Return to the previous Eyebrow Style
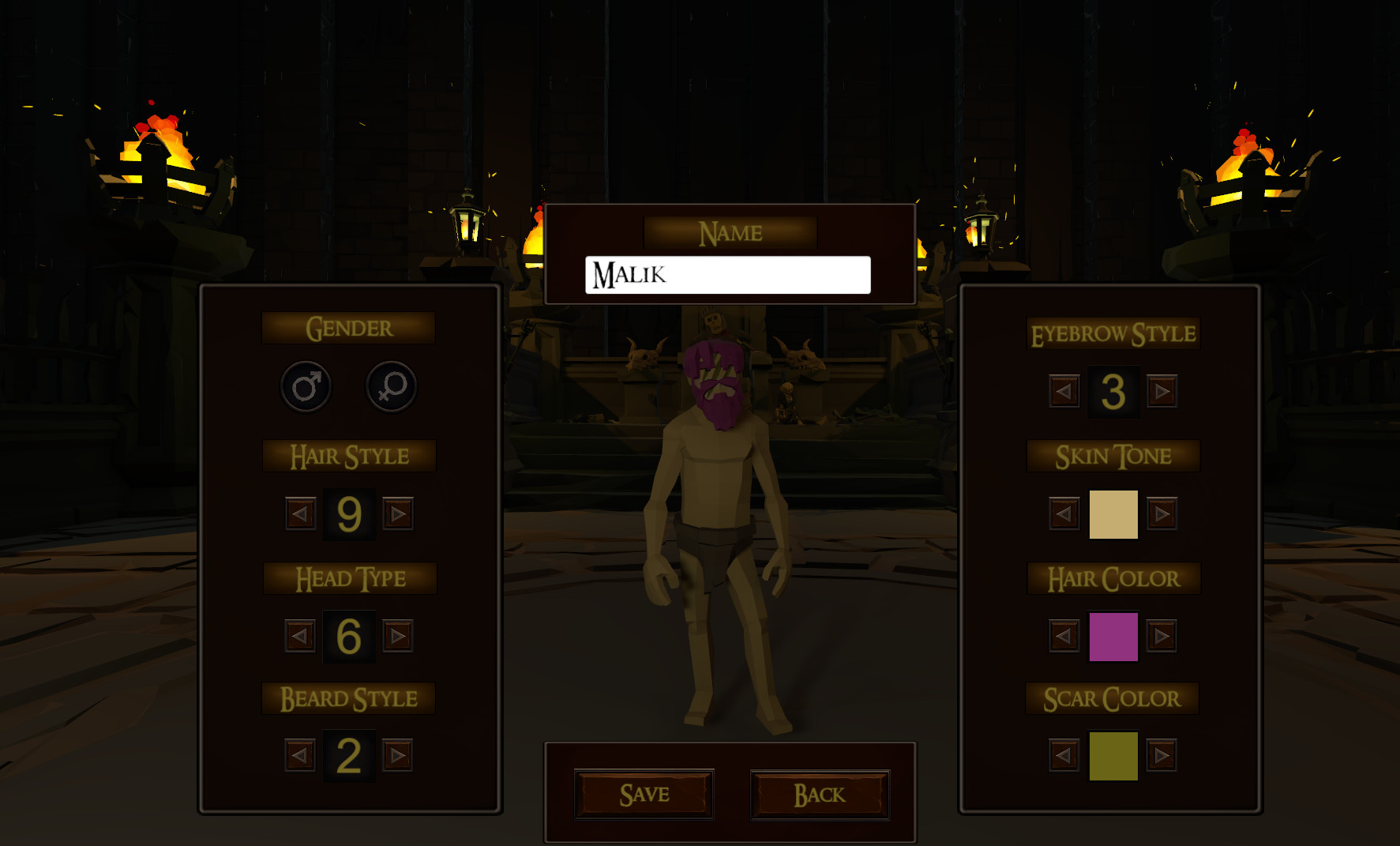Viewport: 1400px width, 846px height. [1063, 390]
